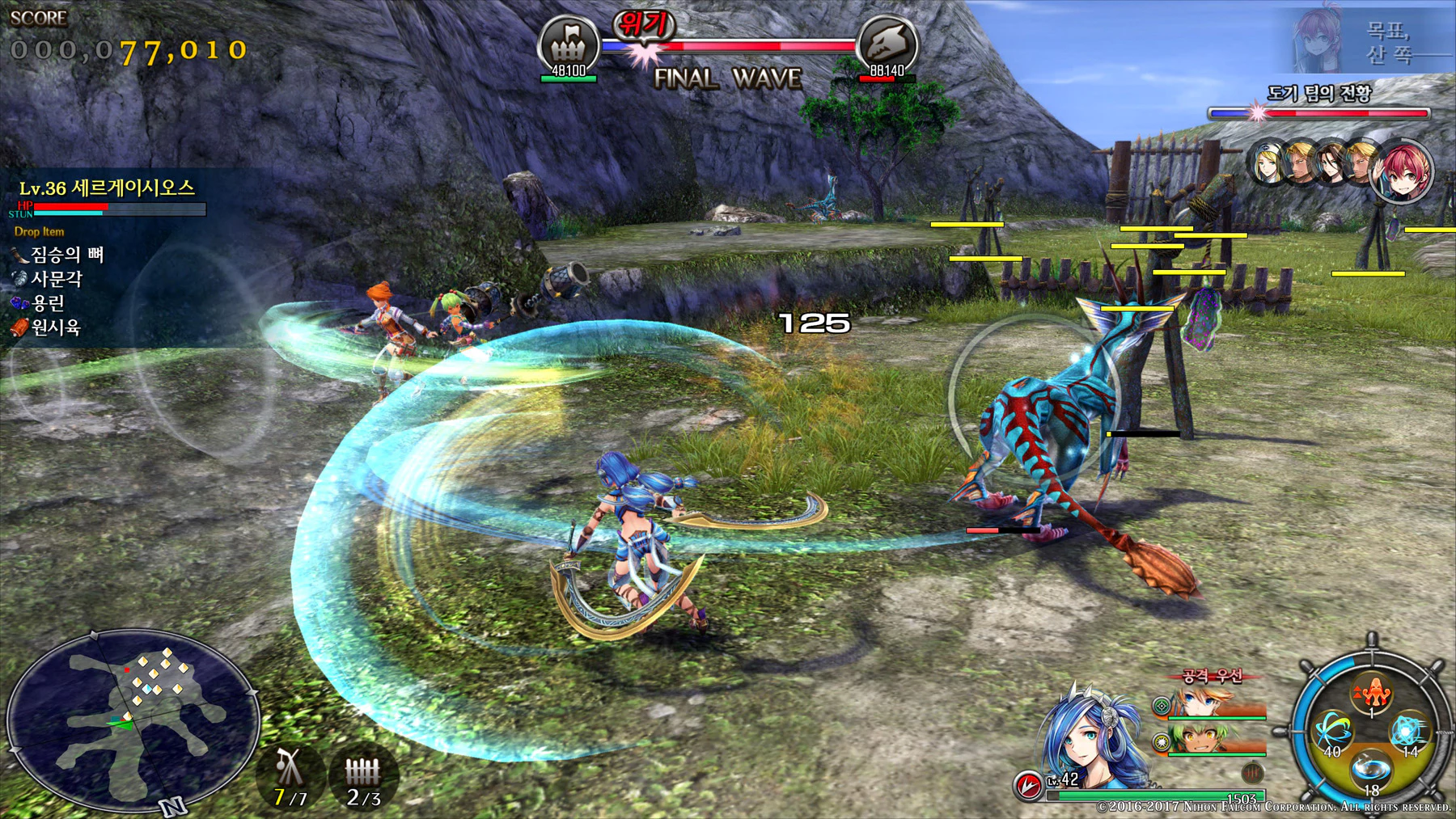
Task: Select the fence barricade icon
Action: [x=362, y=770]
